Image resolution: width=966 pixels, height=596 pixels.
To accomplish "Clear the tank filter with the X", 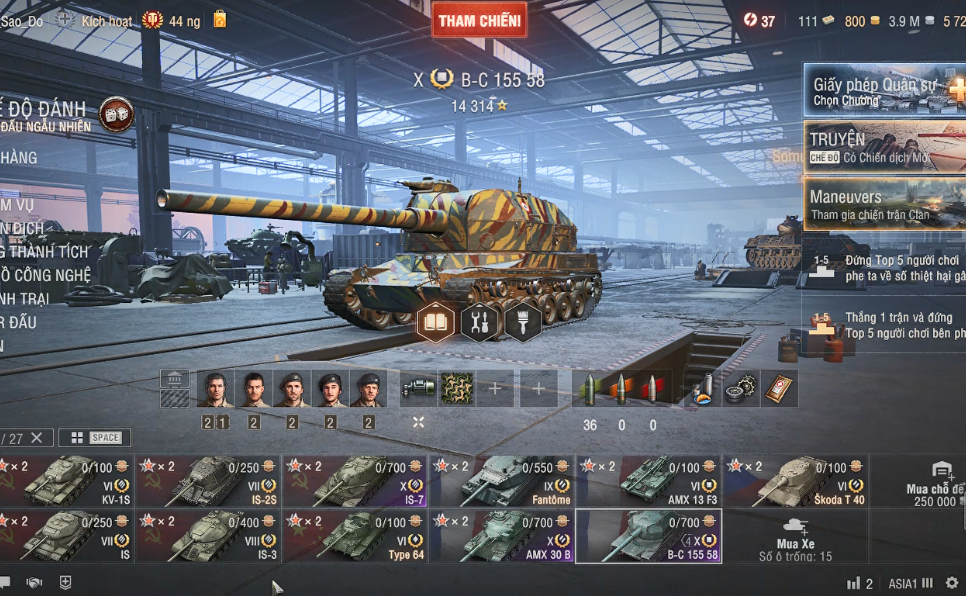I will click(x=37, y=438).
